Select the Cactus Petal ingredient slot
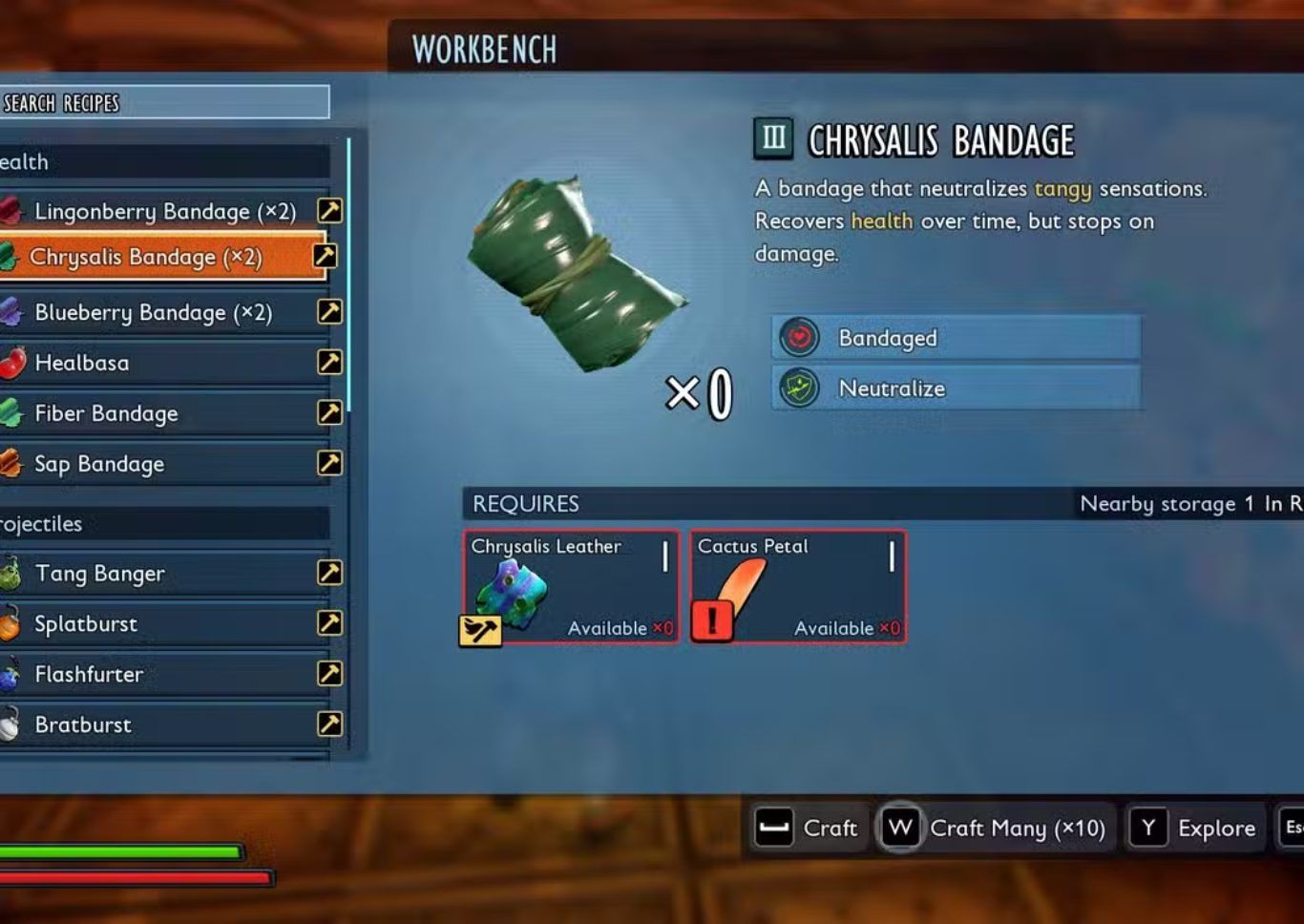 798,587
